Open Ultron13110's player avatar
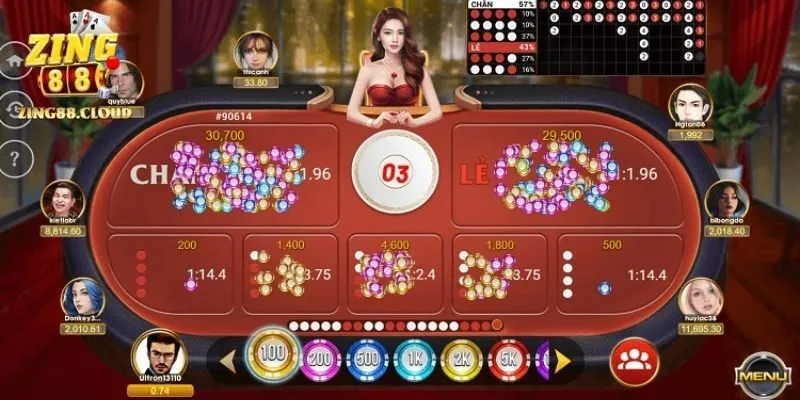800x400 pixels. pyautogui.click(x=160, y=355)
